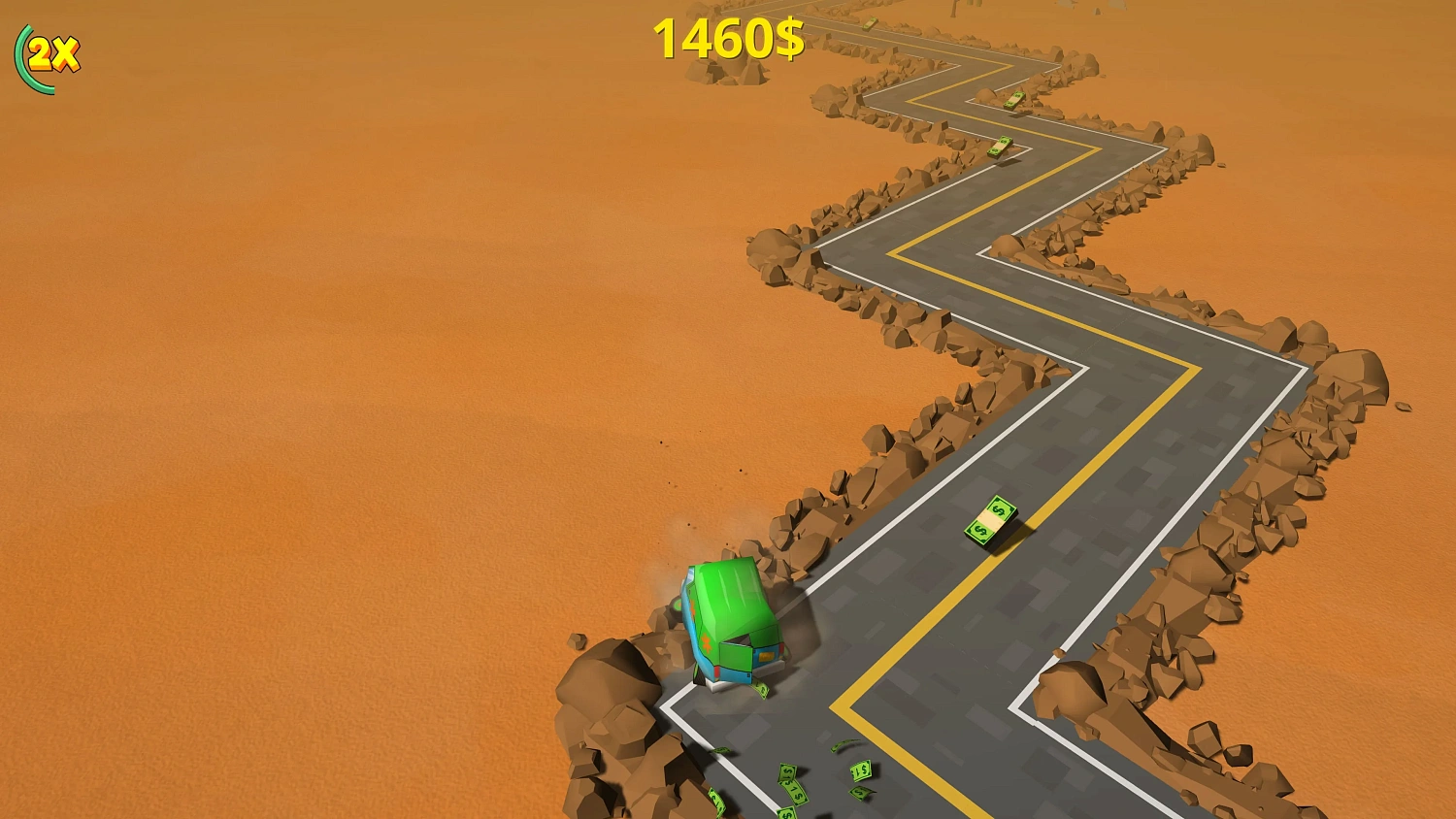Click the van's rear window
The height and width of the screenshot is (819, 1456).
click(x=740, y=641)
